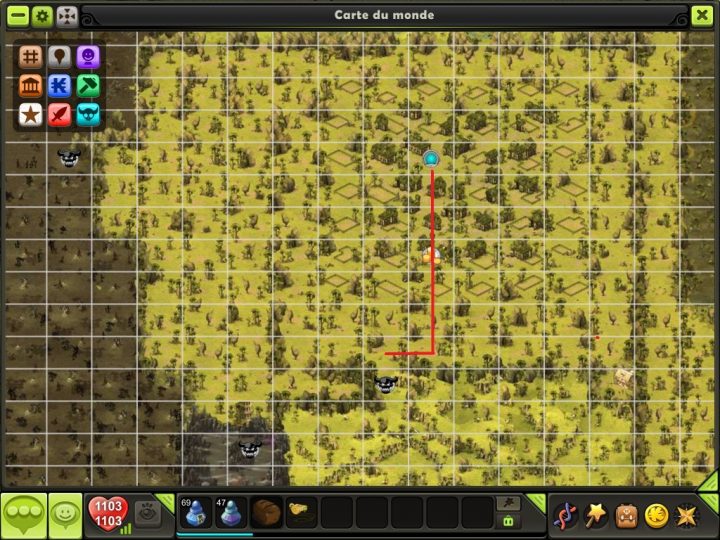Toggle the green hammer filter
720x540 pixels.
coord(88,86)
